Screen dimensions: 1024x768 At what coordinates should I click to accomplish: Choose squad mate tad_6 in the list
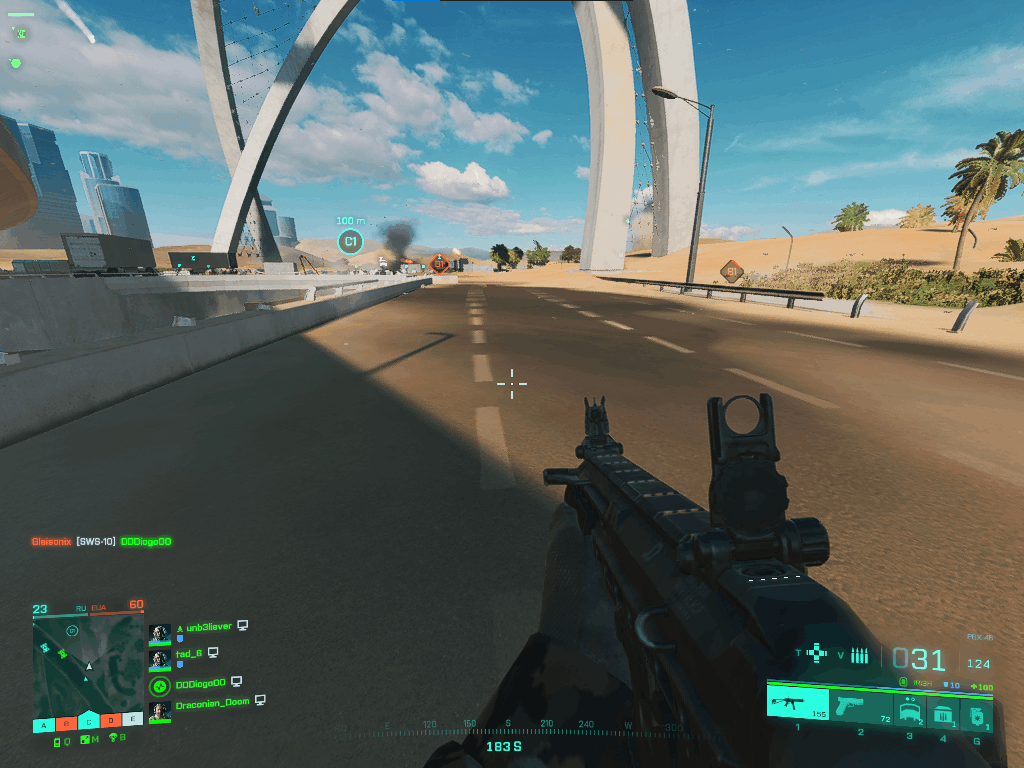(189, 653)
